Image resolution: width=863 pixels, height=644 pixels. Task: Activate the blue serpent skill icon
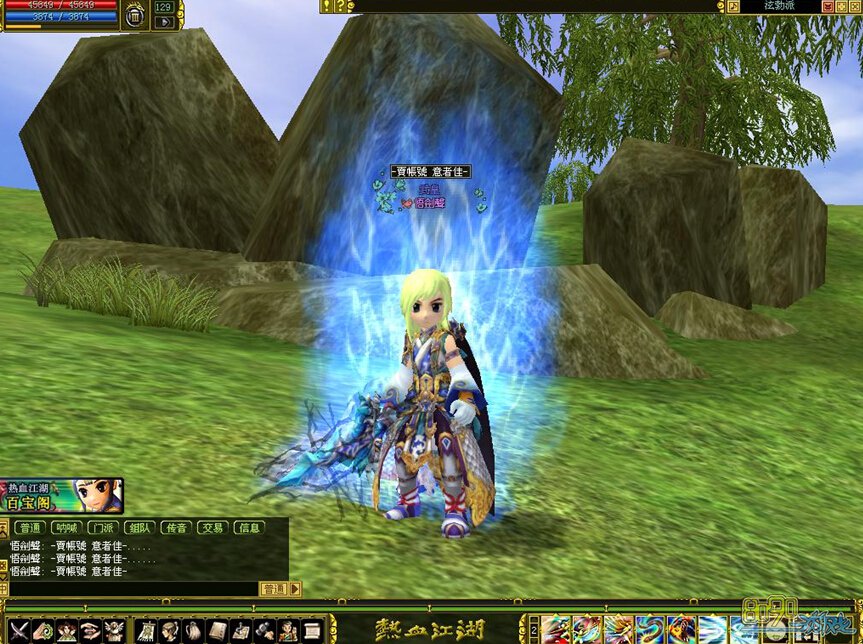(651, 631)
